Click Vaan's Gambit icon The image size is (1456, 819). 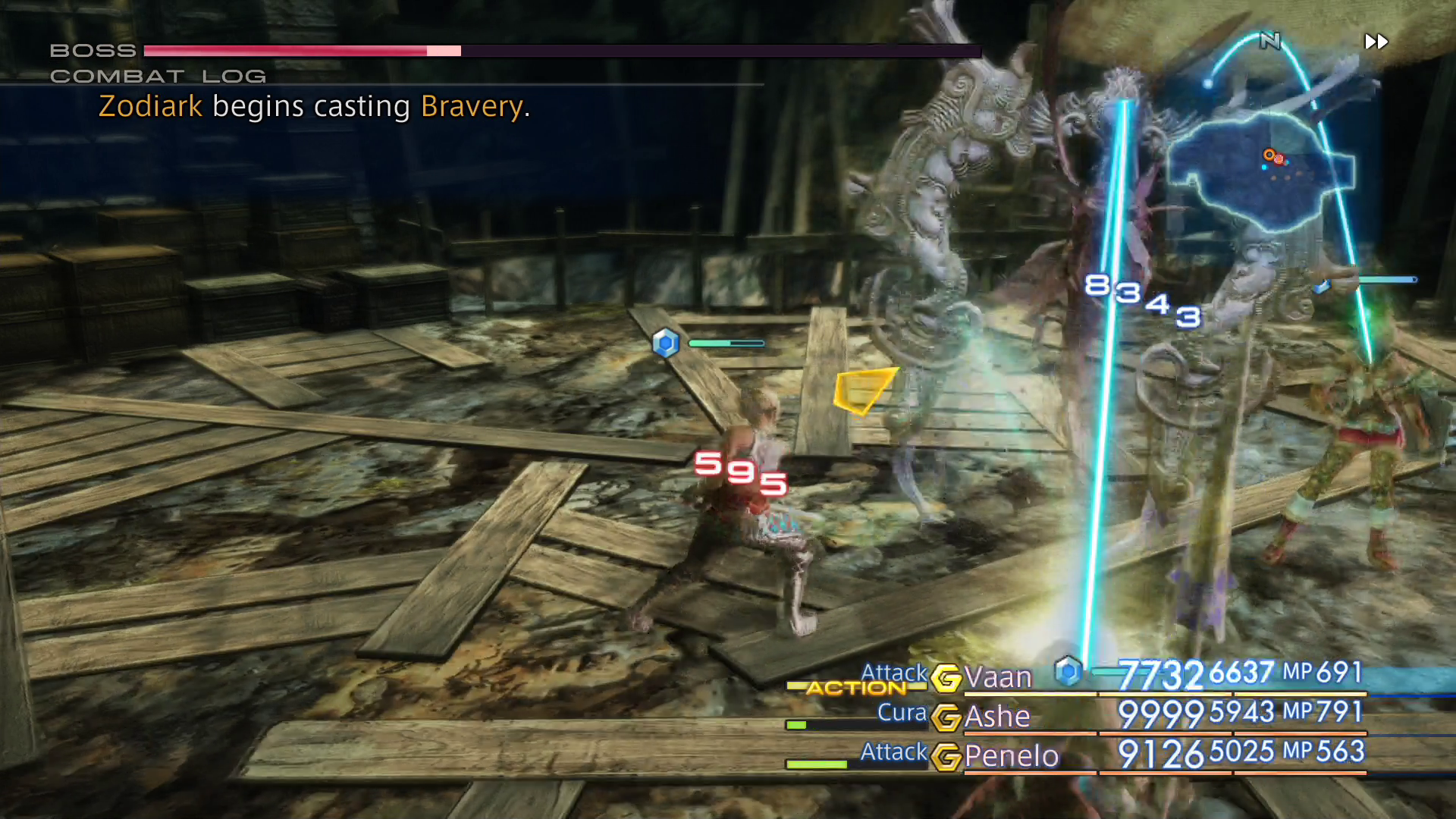(948, 677)
